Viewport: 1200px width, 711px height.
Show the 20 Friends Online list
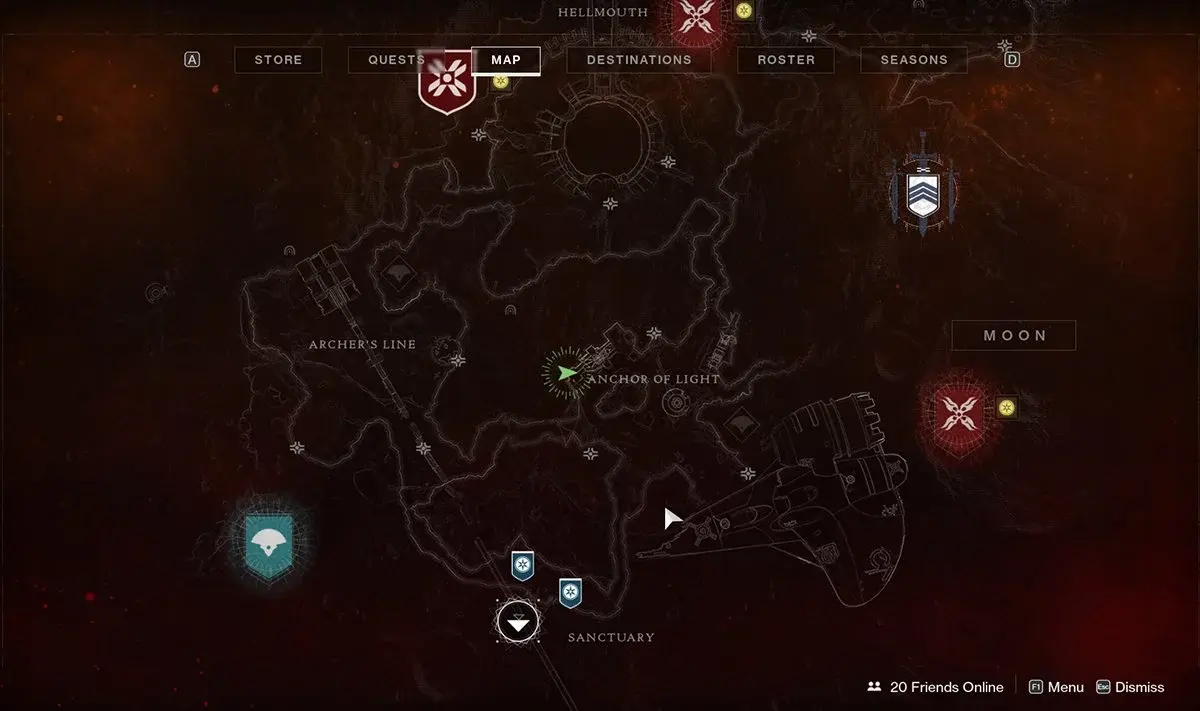[935, 687]
